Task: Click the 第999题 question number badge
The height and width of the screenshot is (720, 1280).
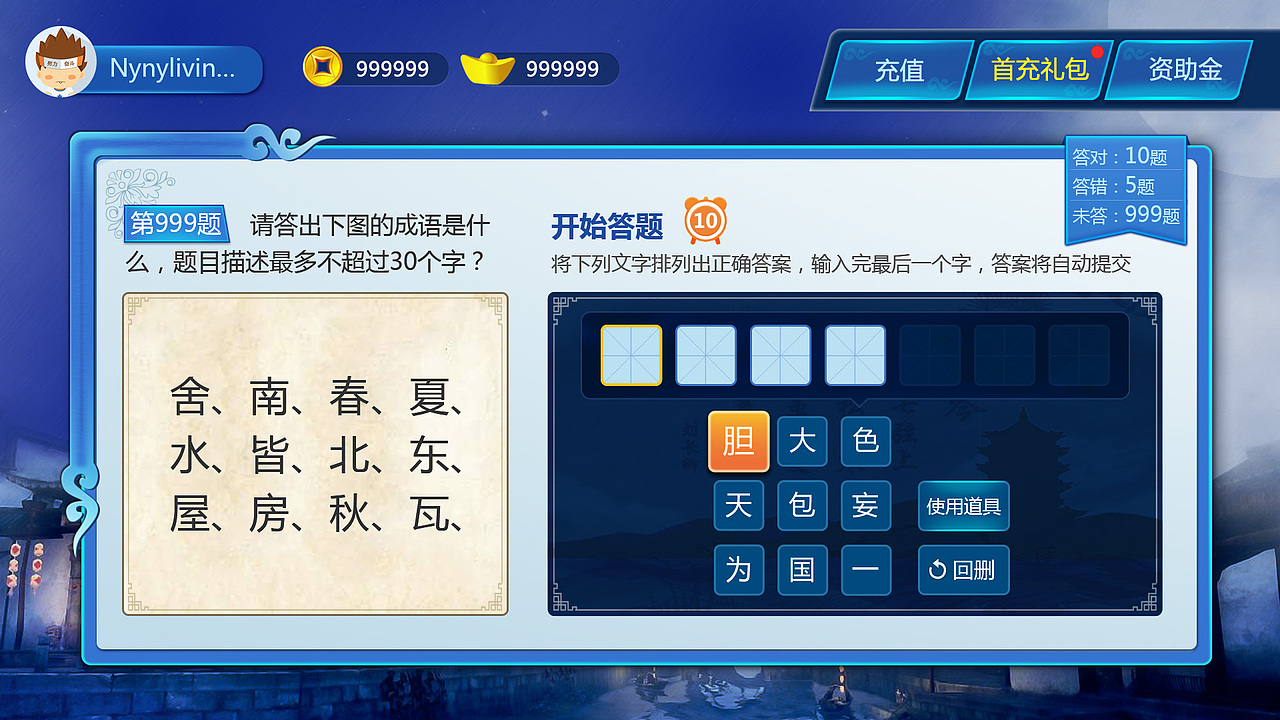Action: (x=176, y=224)
